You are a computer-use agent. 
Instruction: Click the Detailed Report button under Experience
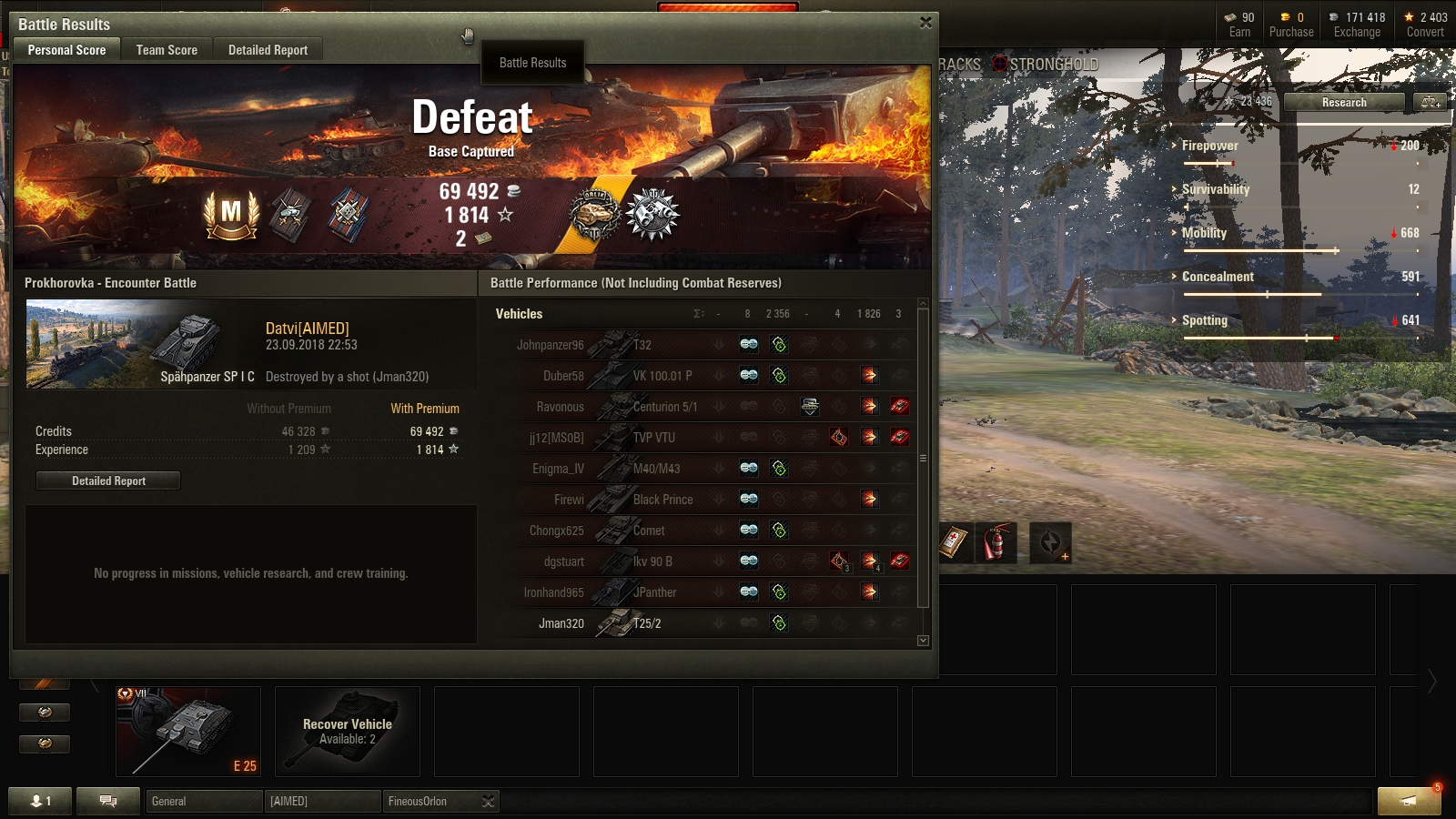click(108, 480)
